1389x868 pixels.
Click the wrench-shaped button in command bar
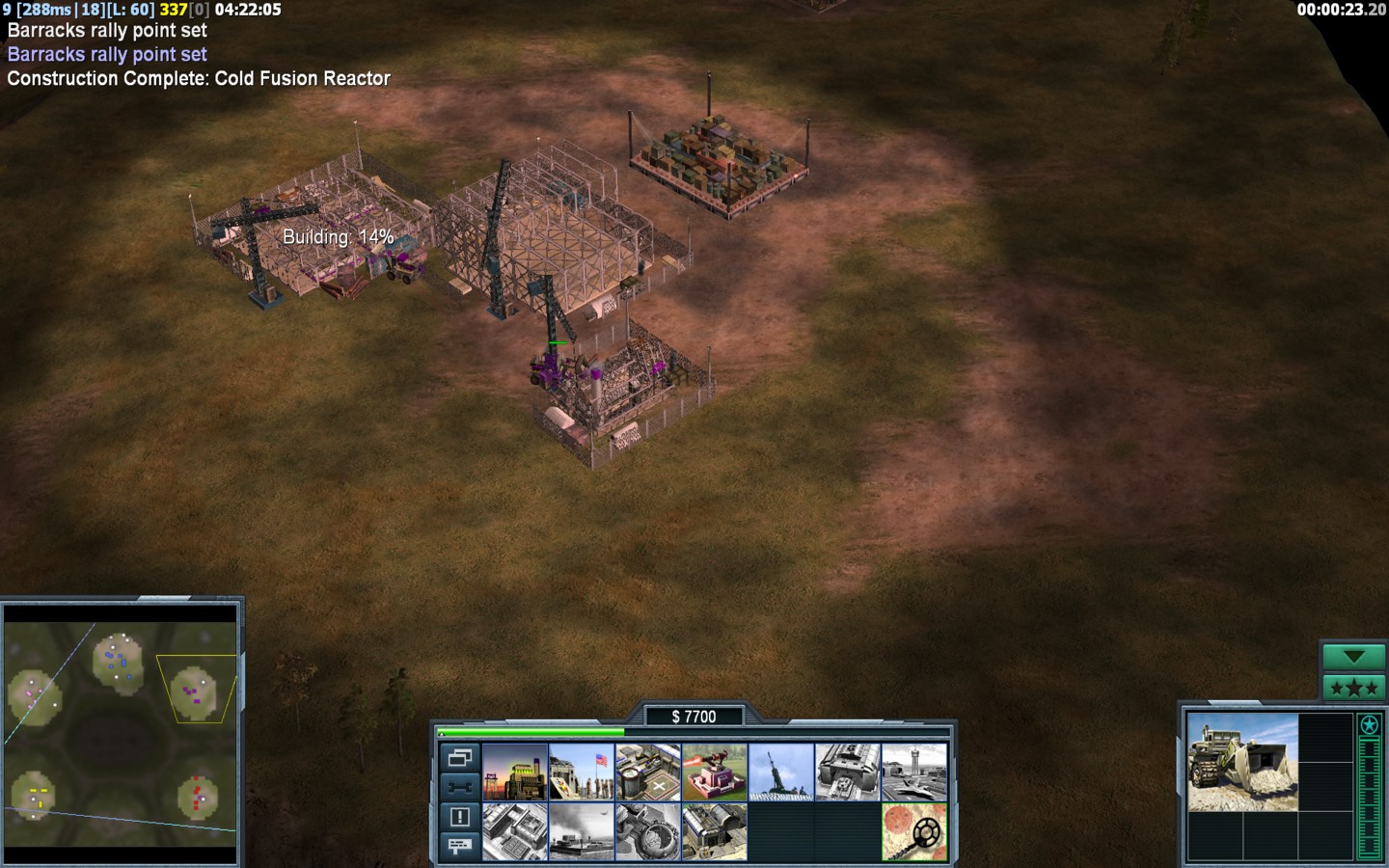point(460,787)
